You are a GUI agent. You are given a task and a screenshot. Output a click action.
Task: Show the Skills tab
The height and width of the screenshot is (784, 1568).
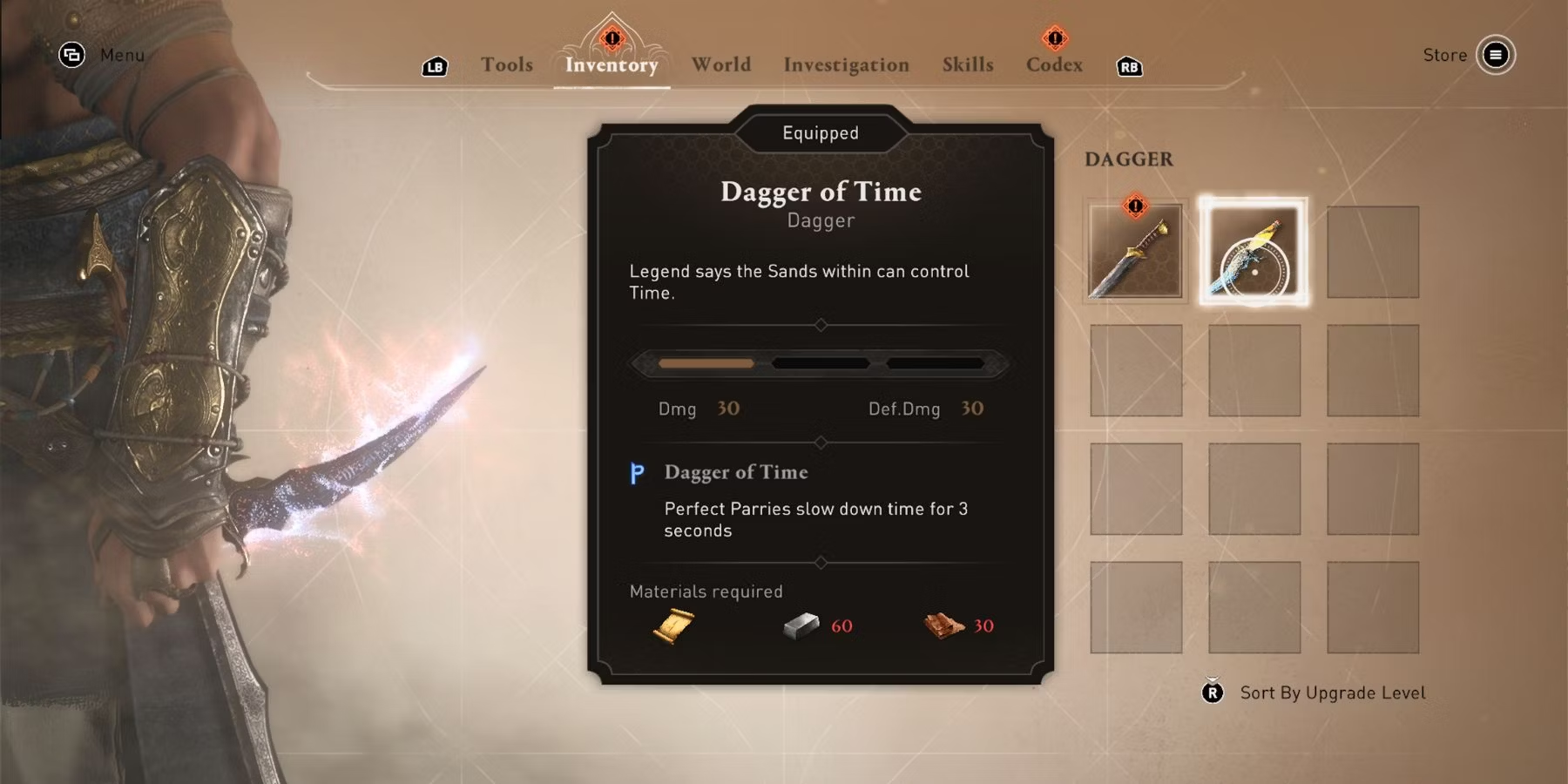(x=967, y=64)
